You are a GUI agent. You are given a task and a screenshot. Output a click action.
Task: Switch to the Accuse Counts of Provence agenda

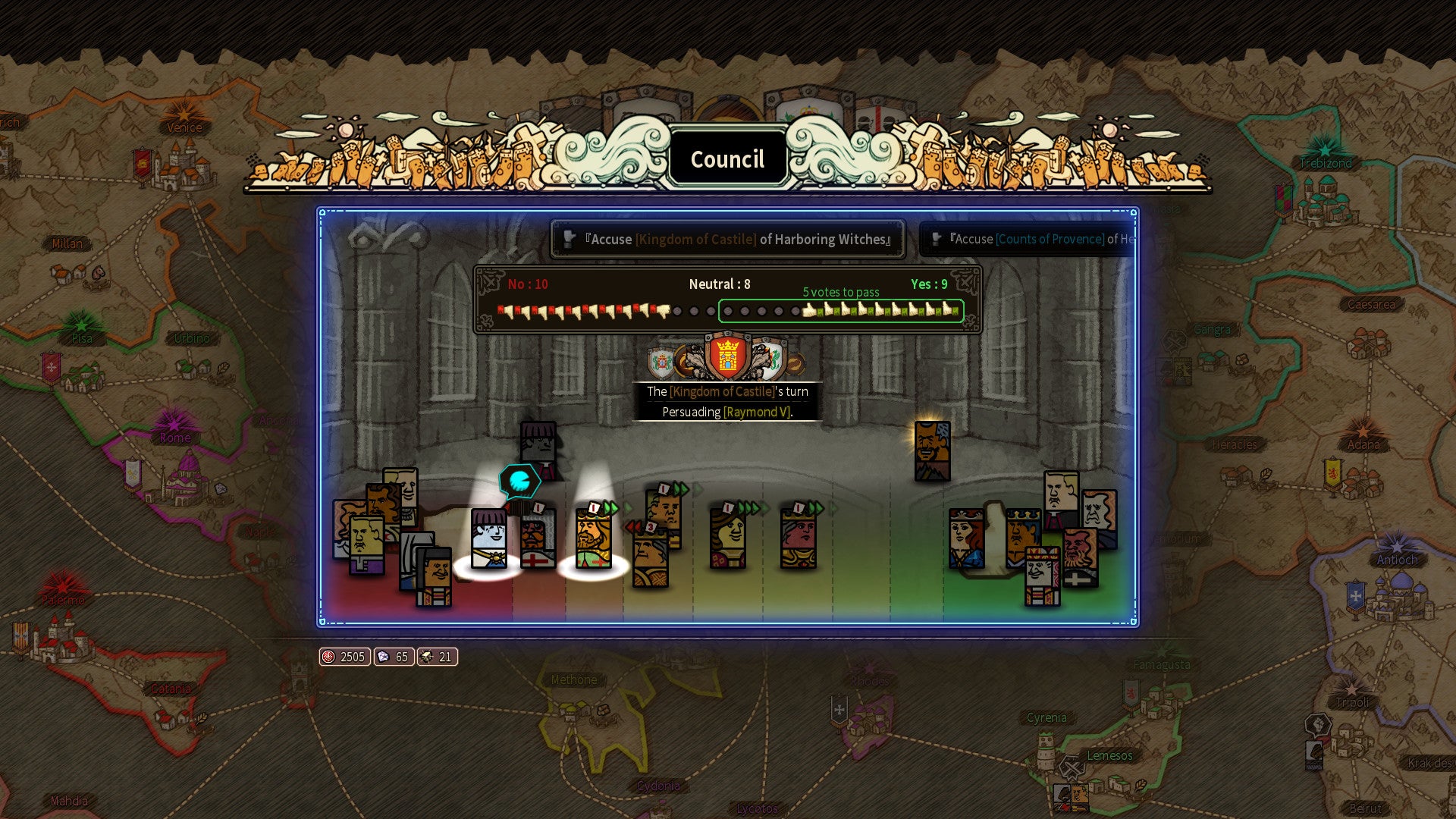1031,240
